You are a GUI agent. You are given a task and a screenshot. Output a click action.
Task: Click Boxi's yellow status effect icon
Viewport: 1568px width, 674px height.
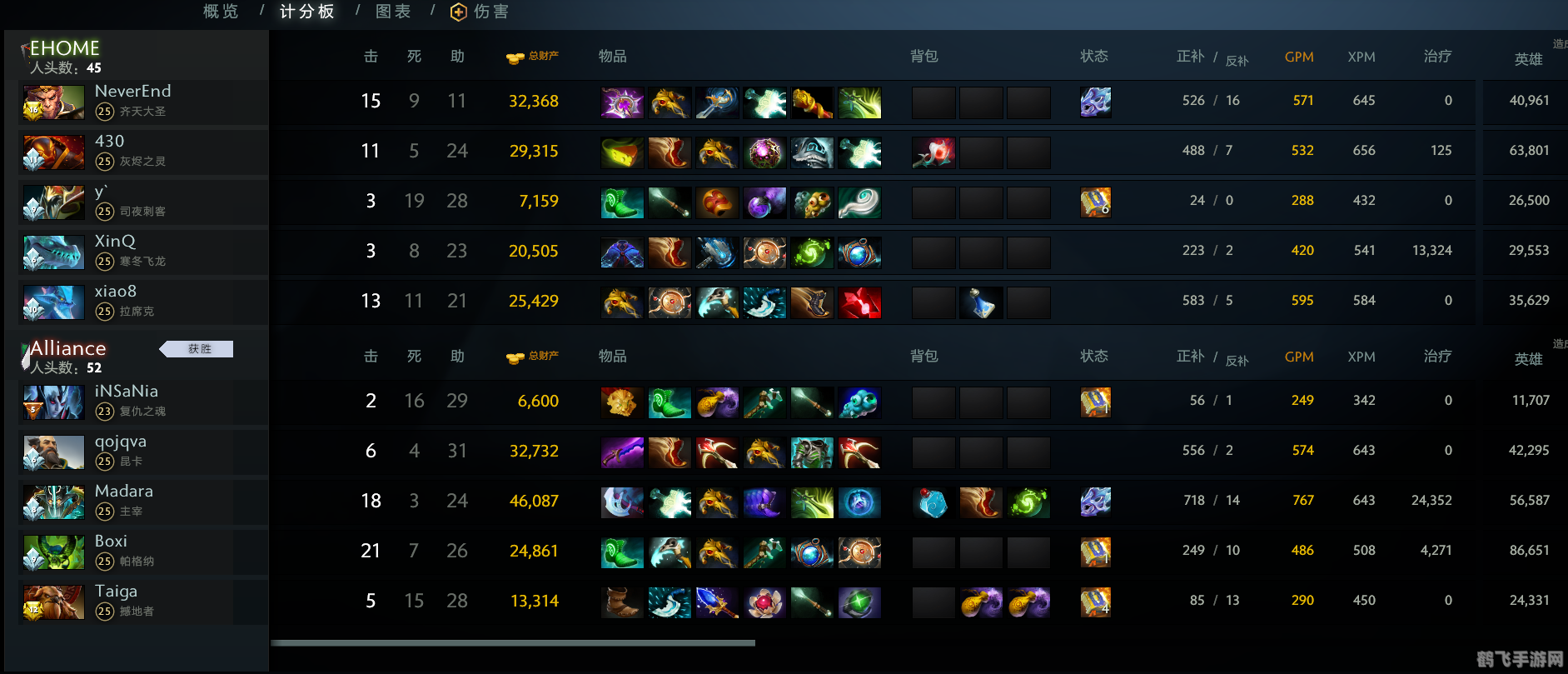click(x=1095, y=551)
